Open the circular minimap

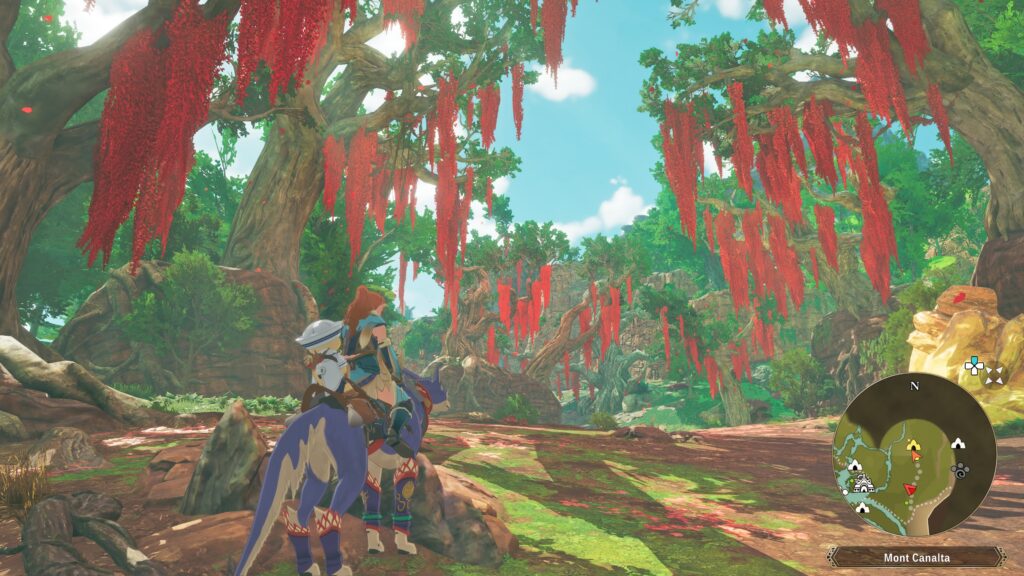click(x=913, y=456)
